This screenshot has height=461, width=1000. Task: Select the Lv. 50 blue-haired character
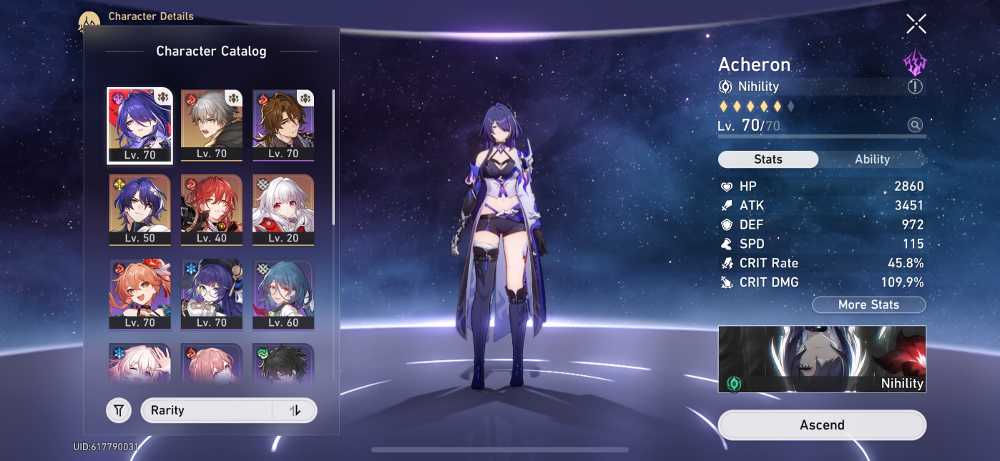tap(140, 210)
